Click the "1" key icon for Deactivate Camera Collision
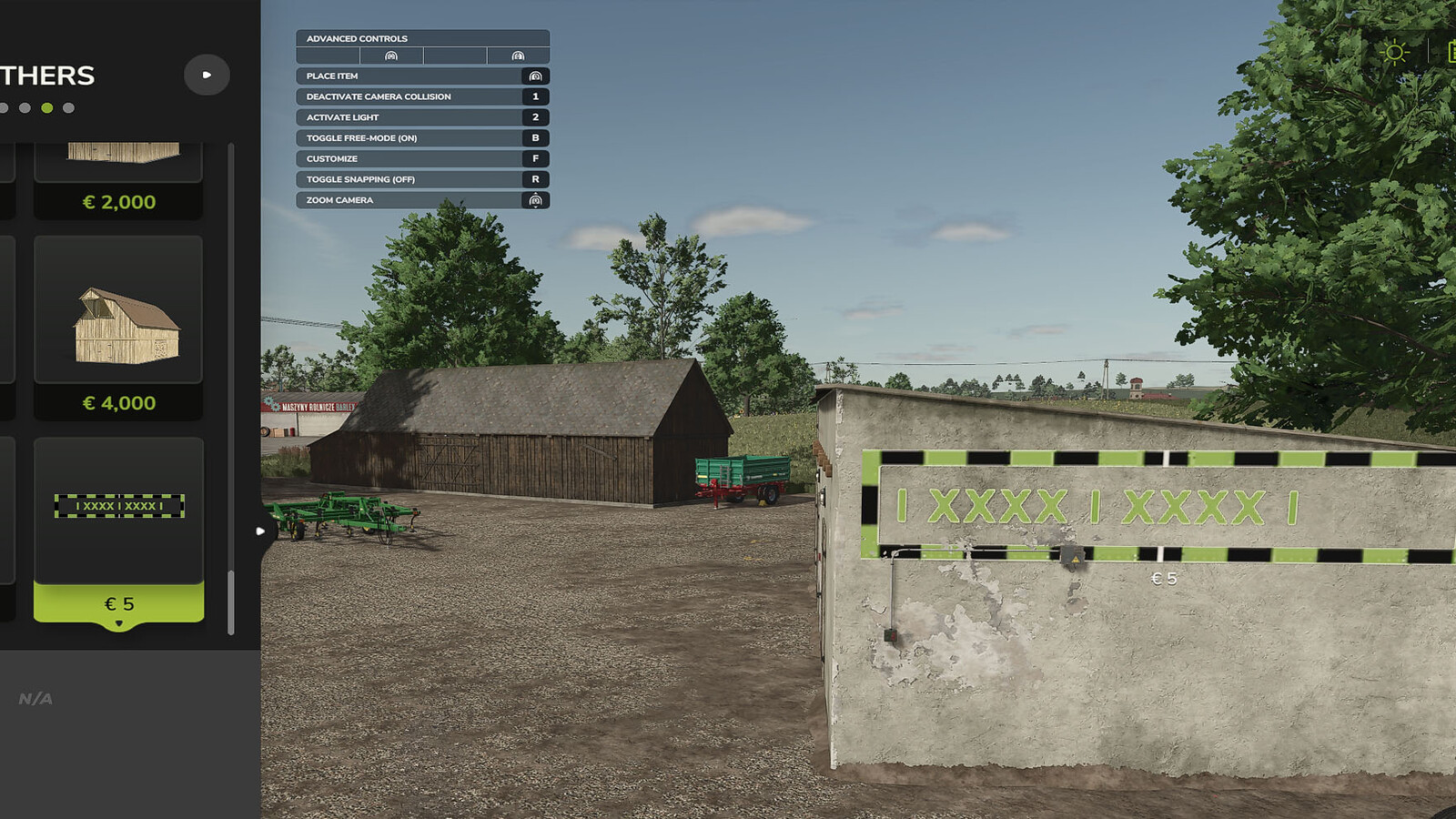Screen dimensions: 1456x819 pos(536,96)
